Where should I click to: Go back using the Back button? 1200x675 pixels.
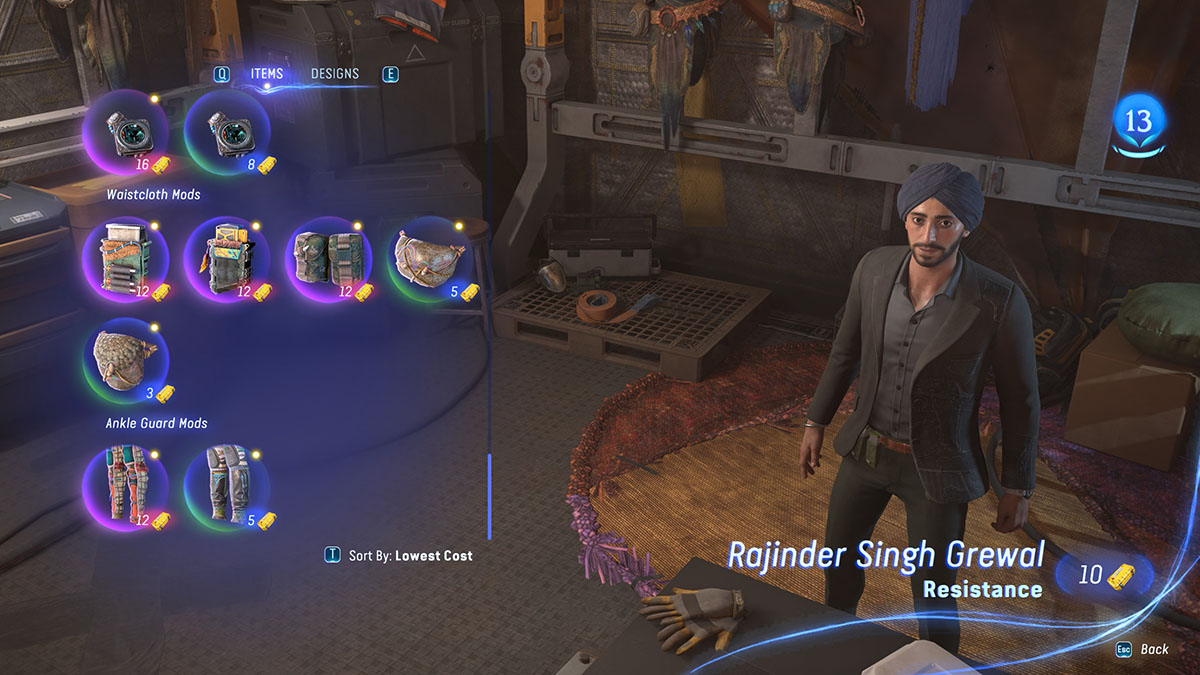click(1145, 649)
